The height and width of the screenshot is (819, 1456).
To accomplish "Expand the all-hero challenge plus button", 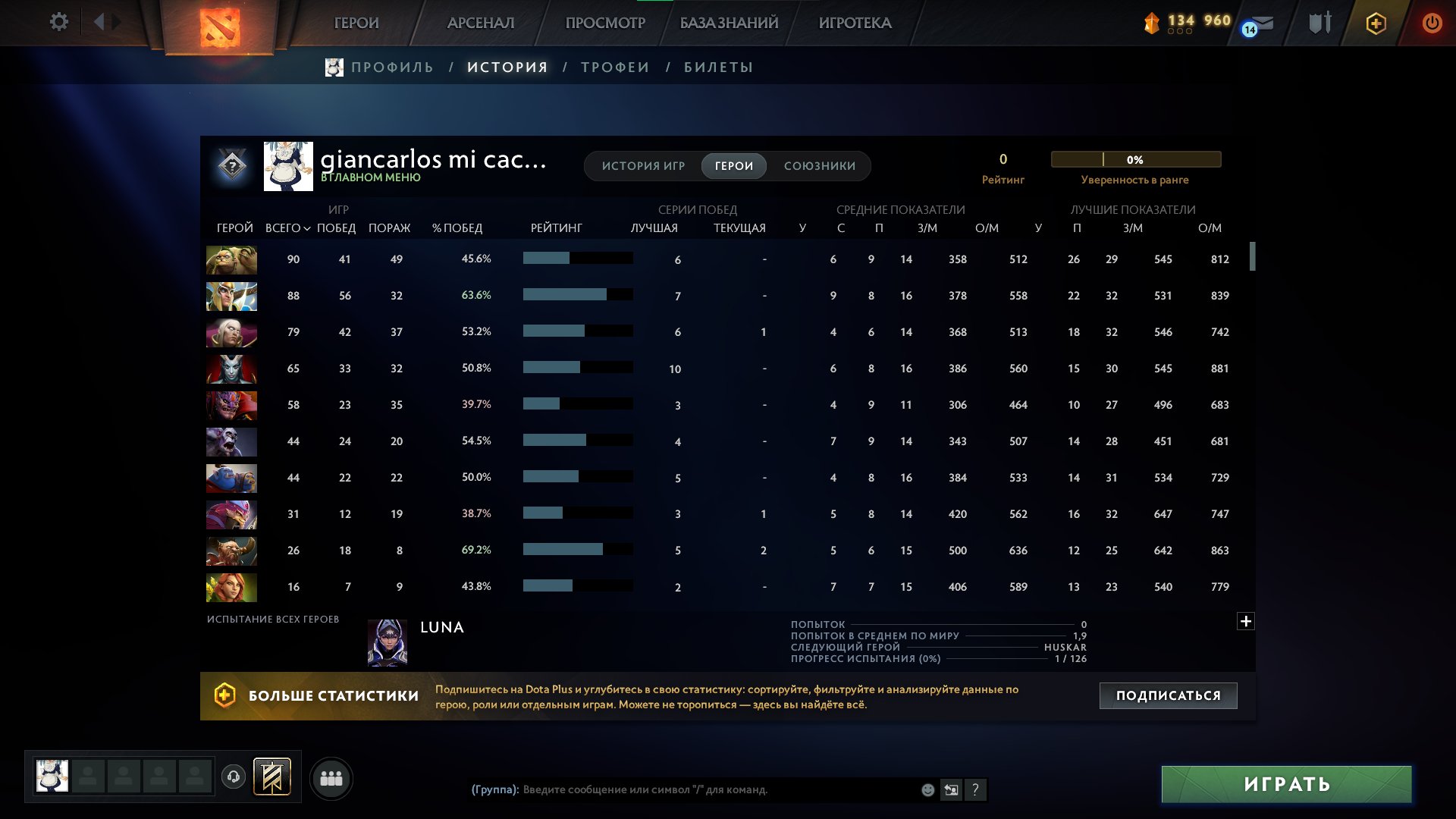I will [1244, 620].
